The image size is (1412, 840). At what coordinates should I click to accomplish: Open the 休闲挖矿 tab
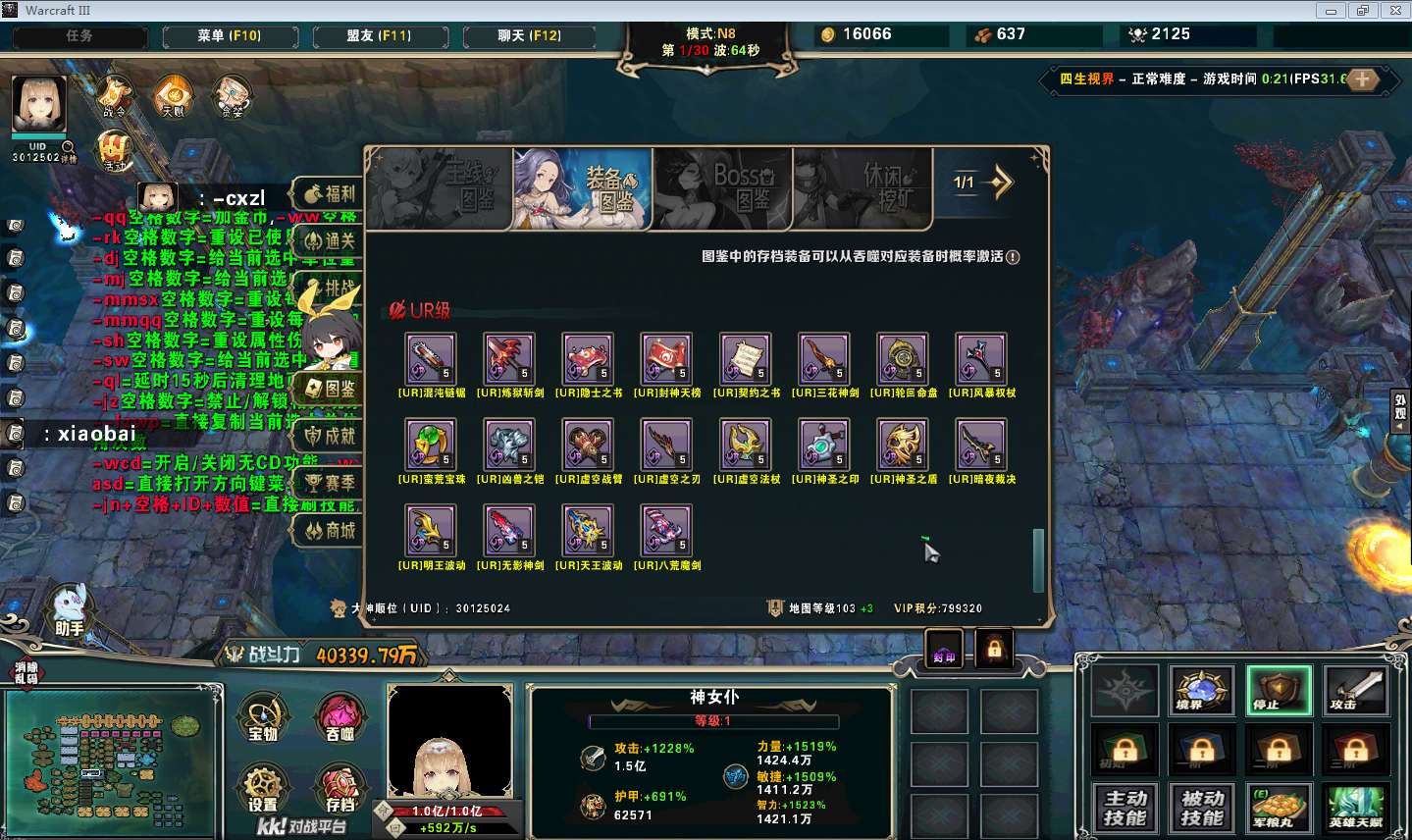(862, 188)
